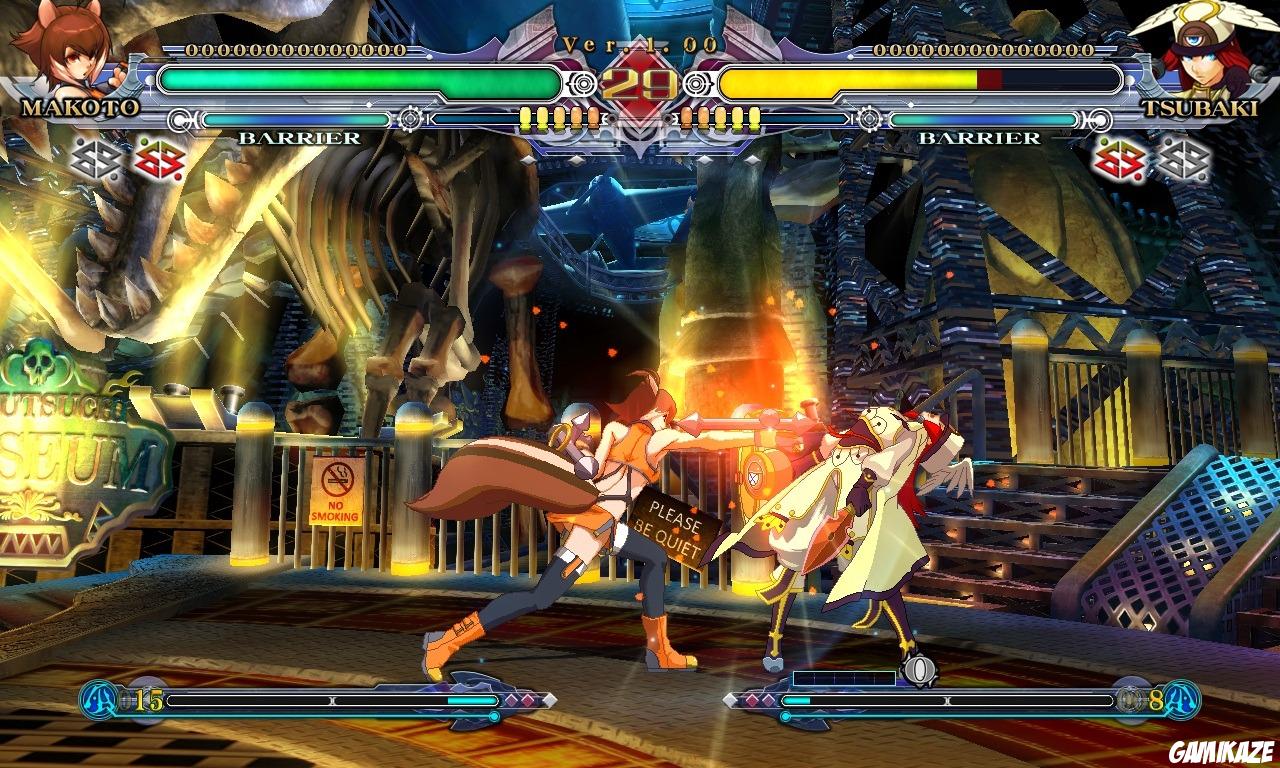Click Makoto's red Burst icon
The width and height of the screenshot is (1280, 768).
click(x=160, y=159)
